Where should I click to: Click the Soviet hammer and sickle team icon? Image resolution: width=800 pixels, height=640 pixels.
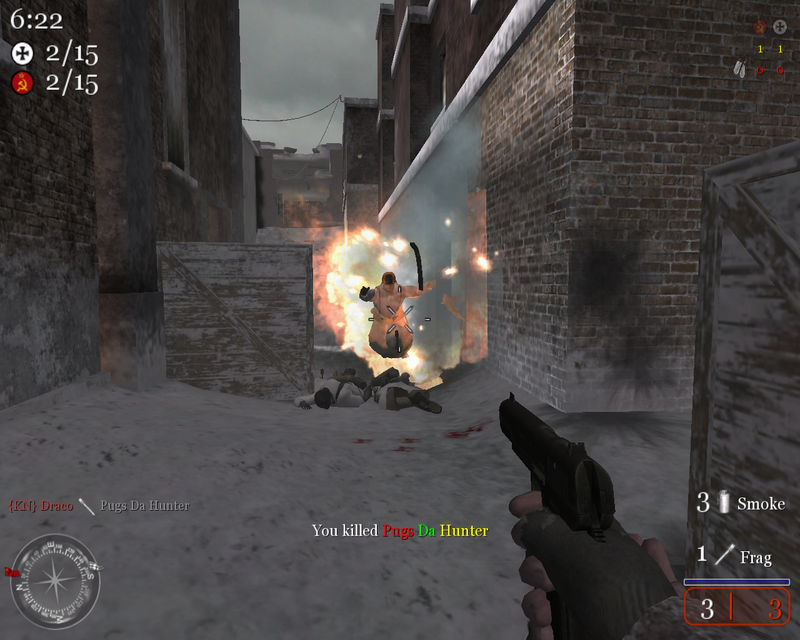coord(22,84)
